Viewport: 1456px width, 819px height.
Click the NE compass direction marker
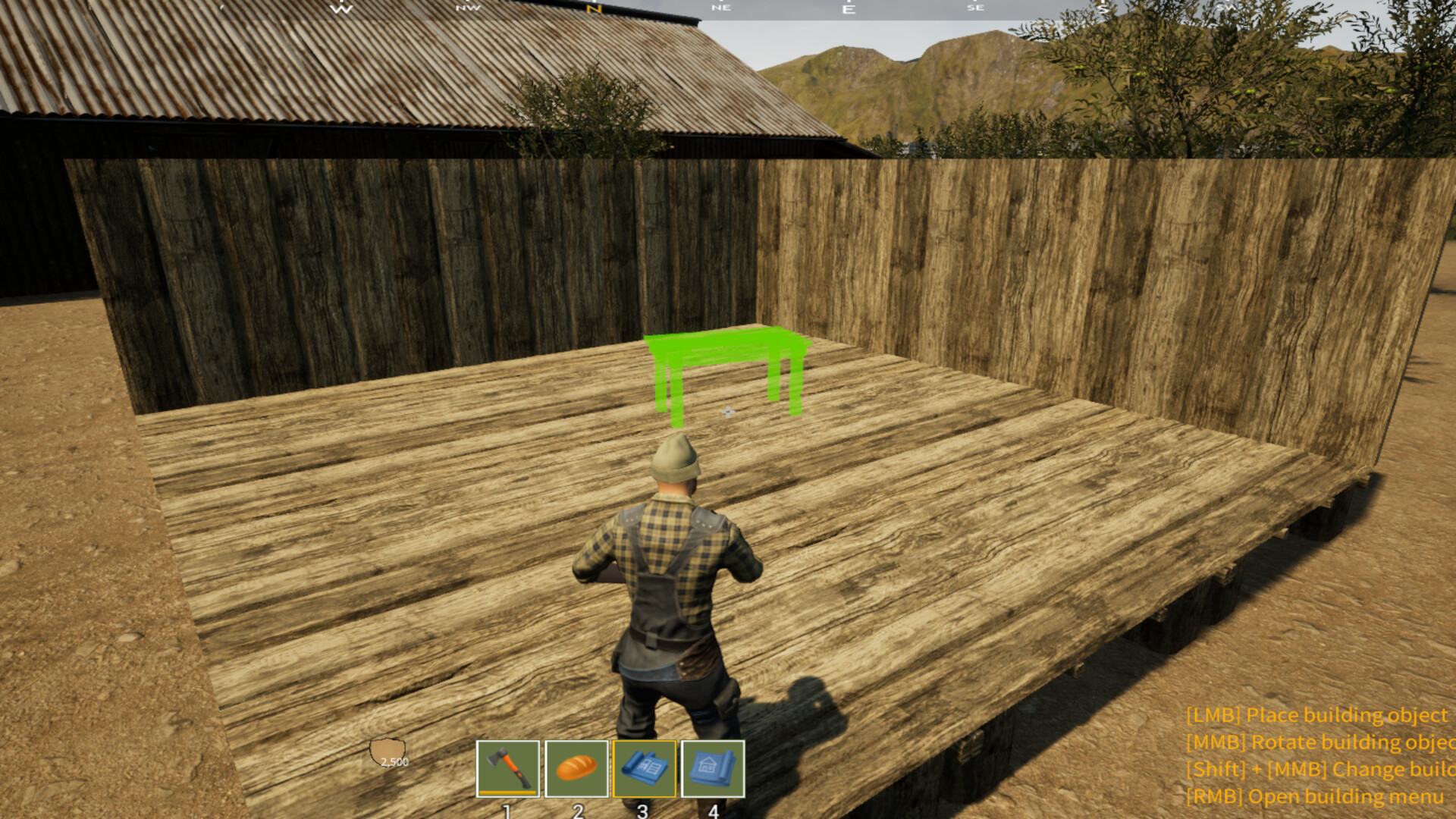pos(721,7)
